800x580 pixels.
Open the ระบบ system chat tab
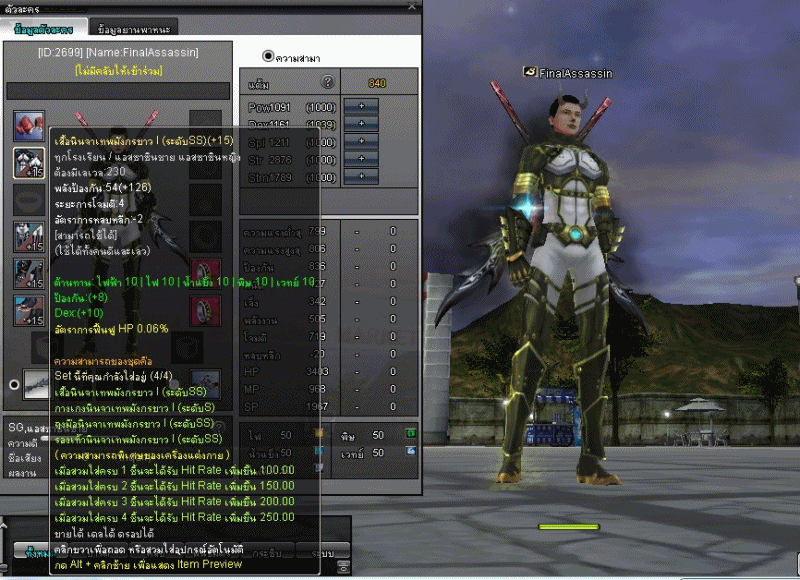tap(323, 551)
